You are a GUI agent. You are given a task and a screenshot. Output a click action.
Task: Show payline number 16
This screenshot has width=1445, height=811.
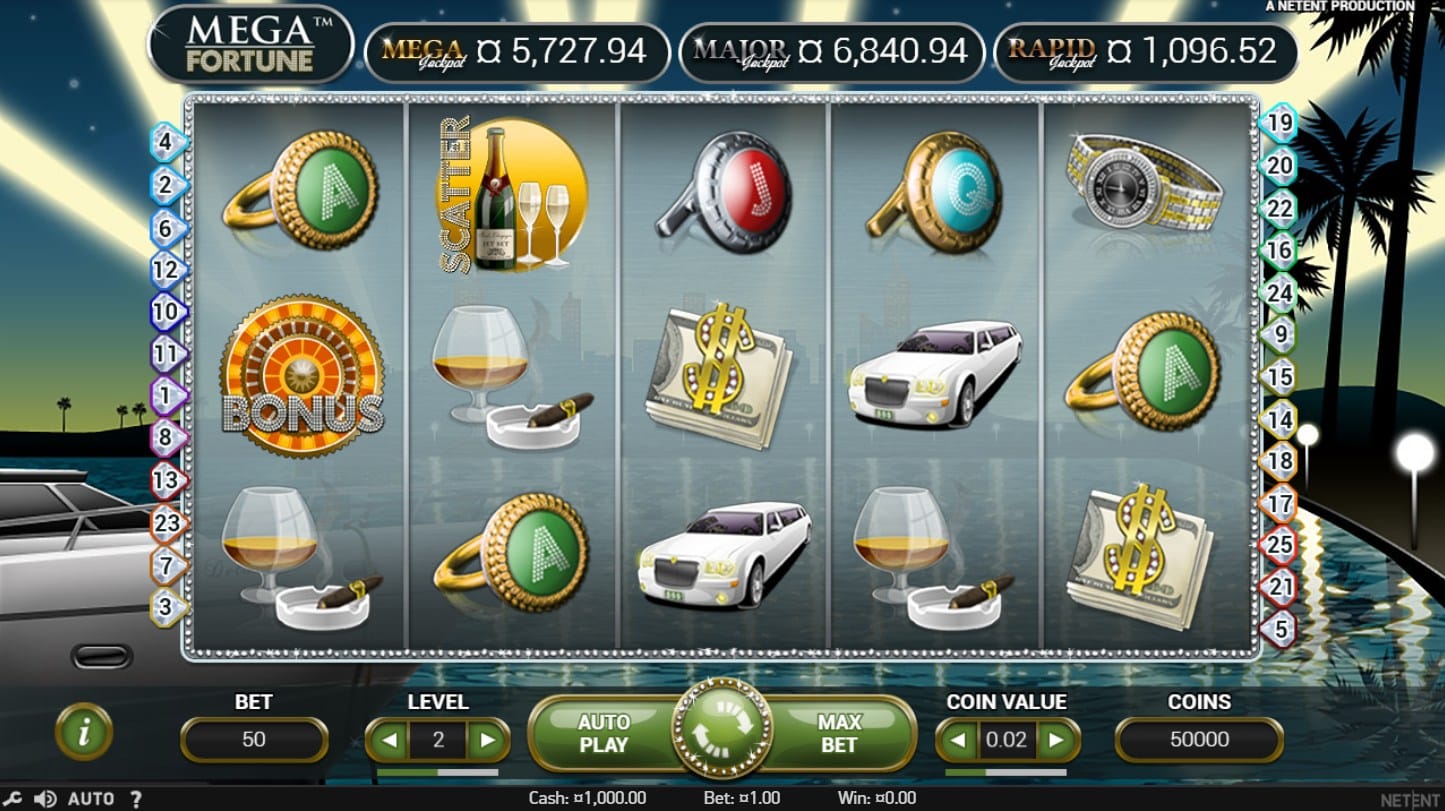[x=1280, y=250]
